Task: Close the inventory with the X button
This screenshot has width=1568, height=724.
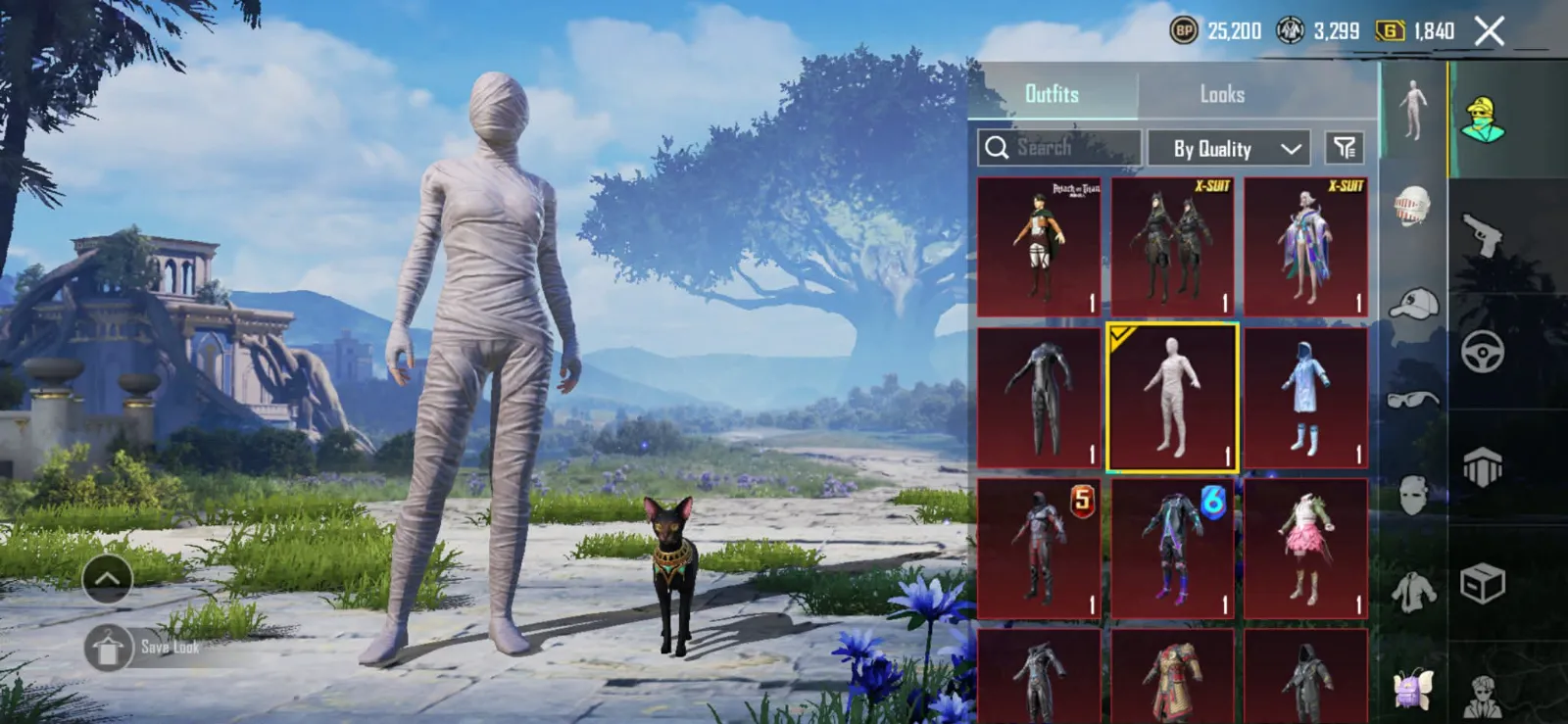Action: pyautogui.click(x=1490, y=31)
